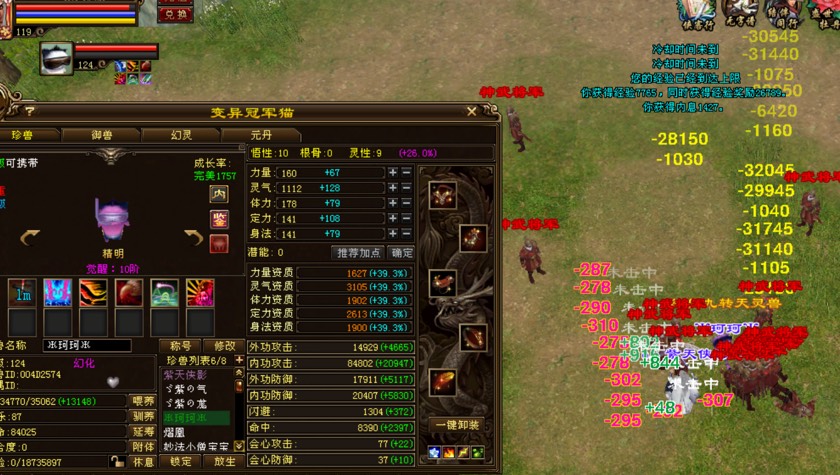Release the pet with 放生 button
Viewport: 840px width, 475px height.
pos(225,463)
